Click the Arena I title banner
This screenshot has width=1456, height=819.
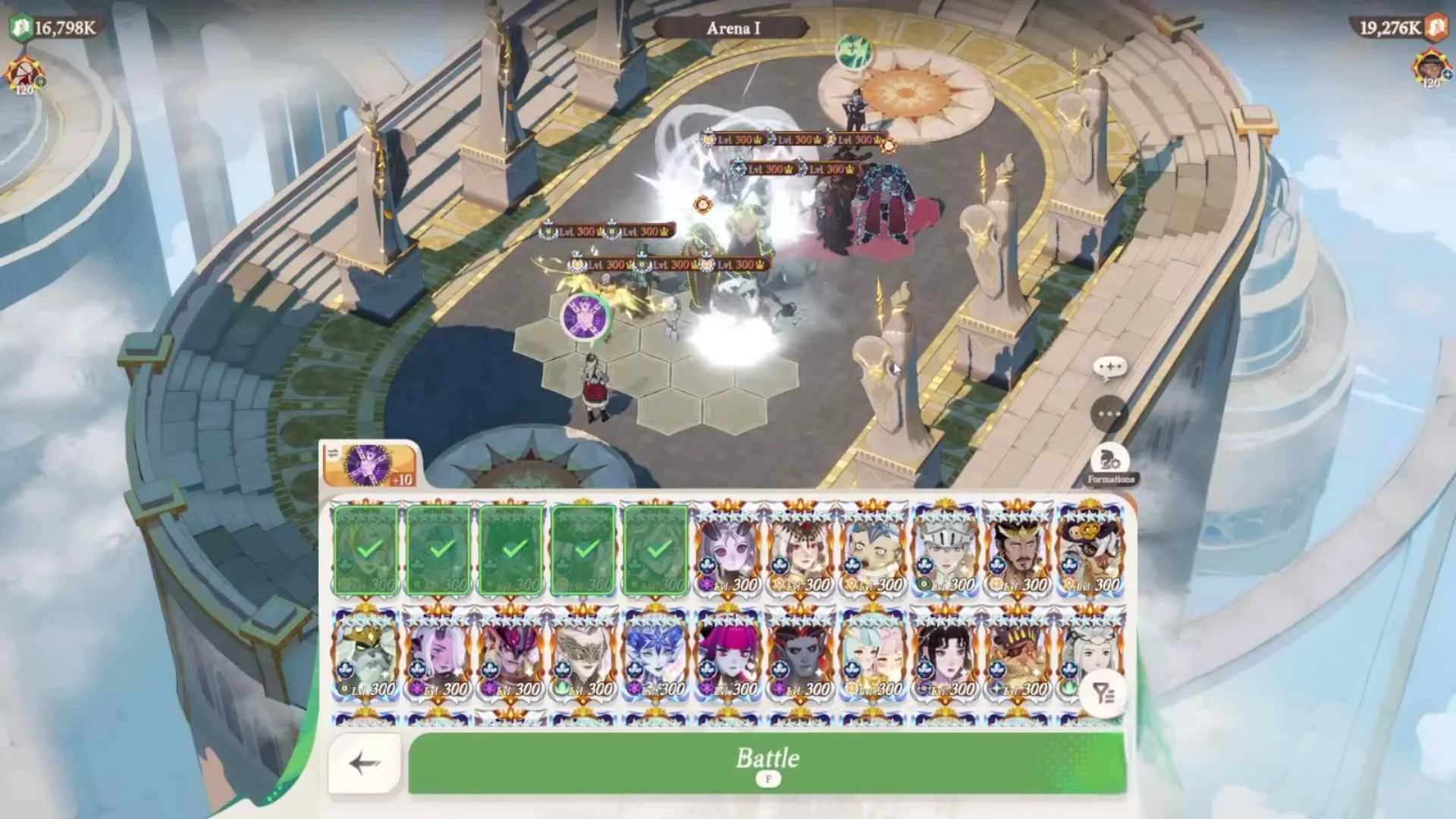(733, 27)
